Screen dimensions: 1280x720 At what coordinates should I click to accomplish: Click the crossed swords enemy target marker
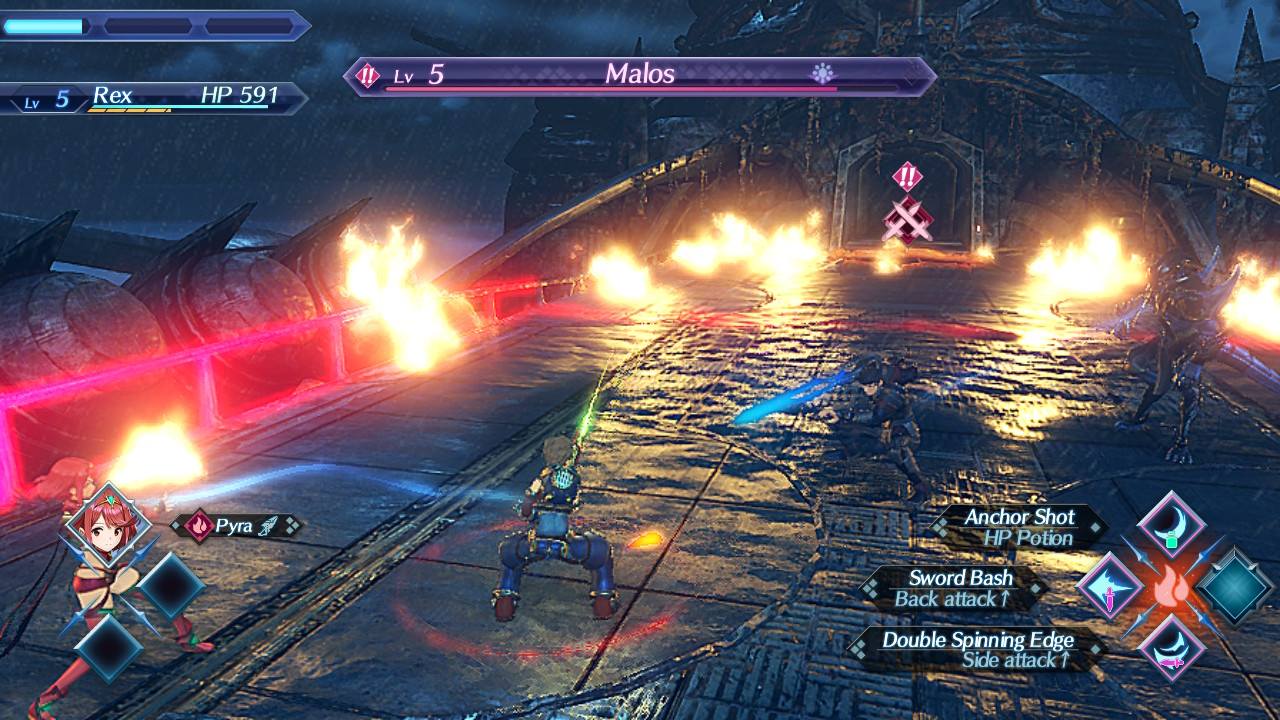tap(907, 218)
